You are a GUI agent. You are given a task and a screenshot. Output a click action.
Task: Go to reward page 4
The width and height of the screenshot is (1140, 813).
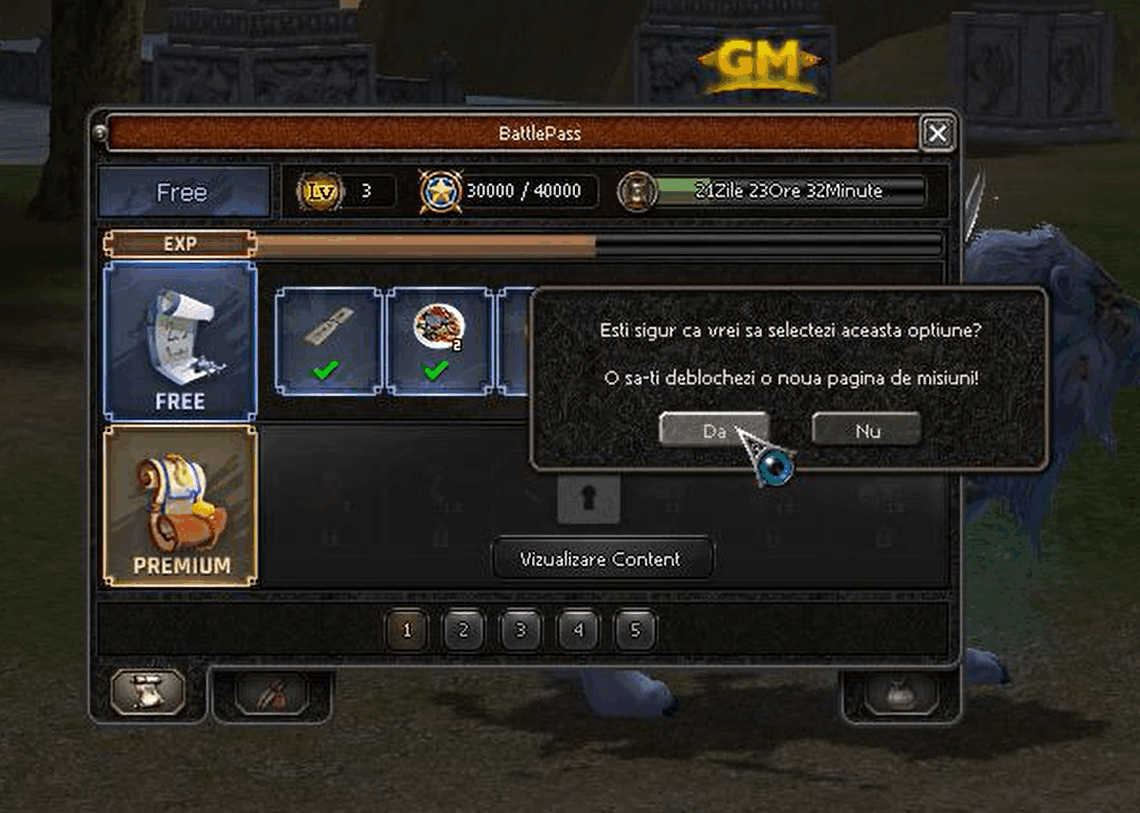(578, 631)
